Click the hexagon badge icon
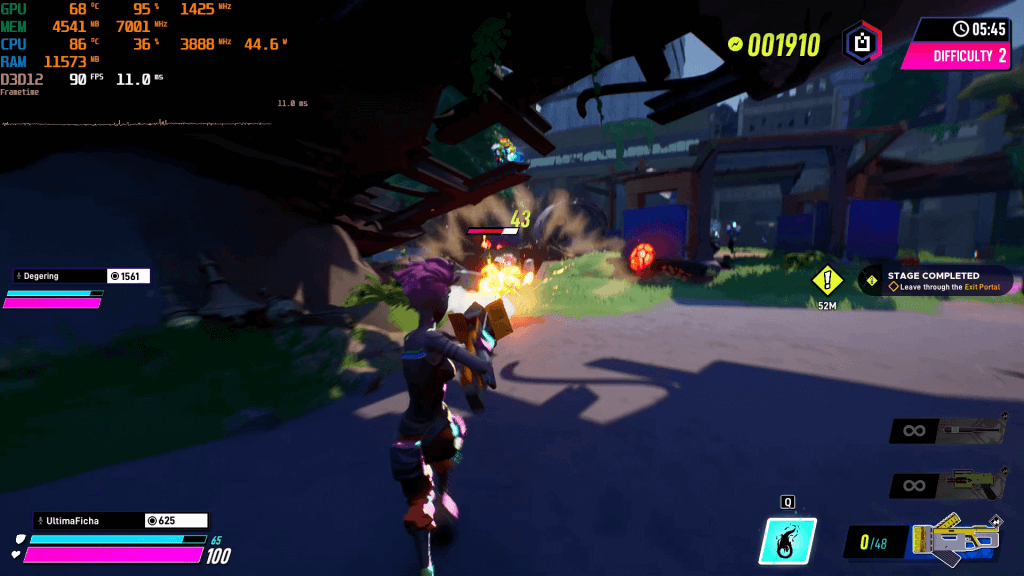 tap(860, 43)
